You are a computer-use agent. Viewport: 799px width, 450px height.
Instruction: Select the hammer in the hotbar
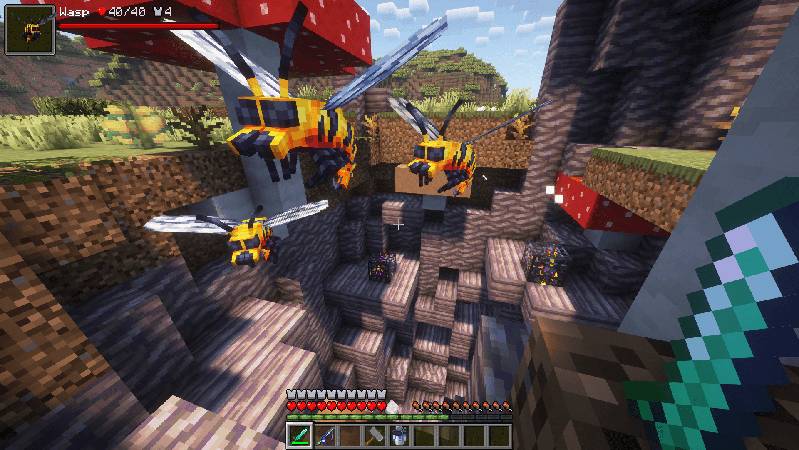[374, 435]
